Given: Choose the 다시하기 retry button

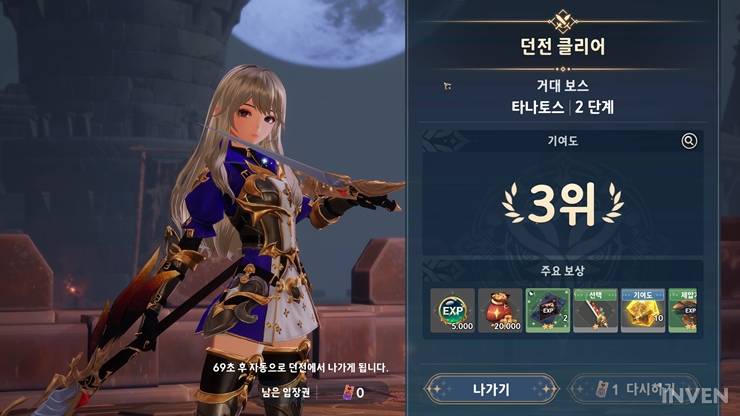Looking at the screenshot, I should [x=634, y=388].
